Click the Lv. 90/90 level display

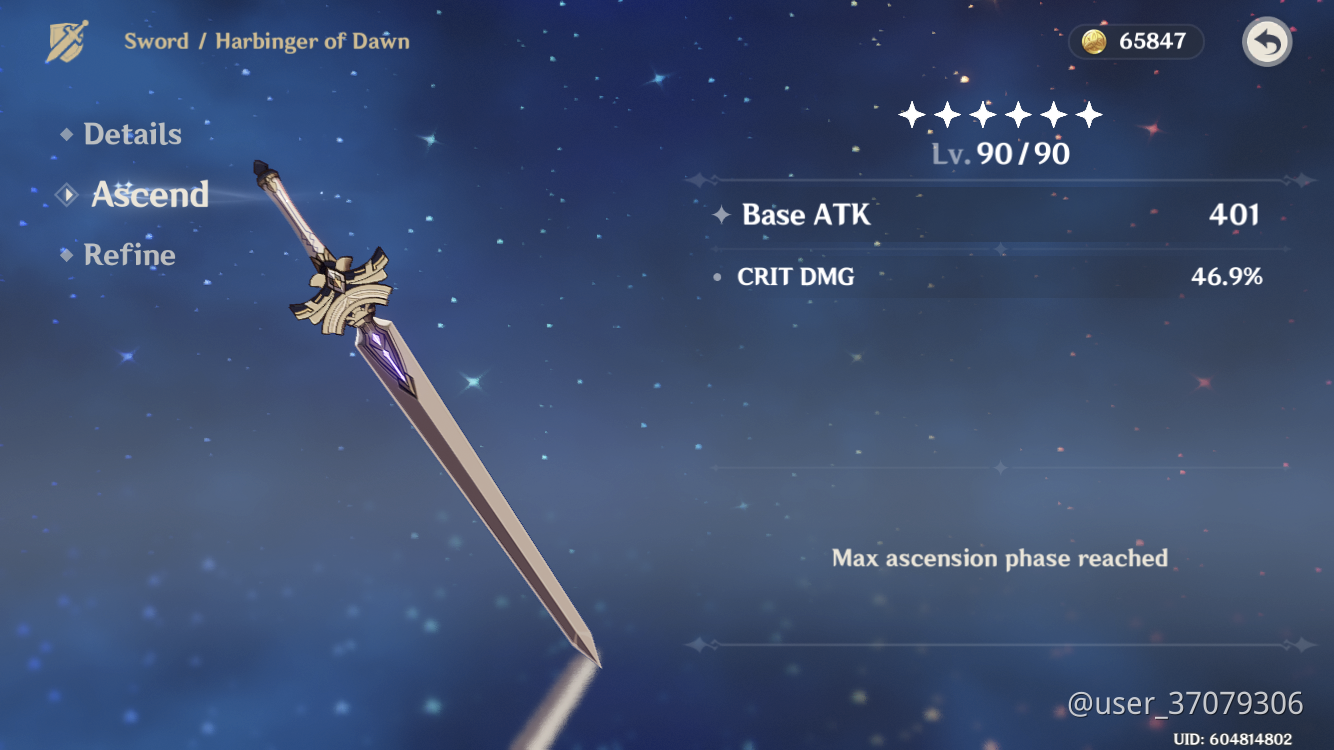point(999,154)
